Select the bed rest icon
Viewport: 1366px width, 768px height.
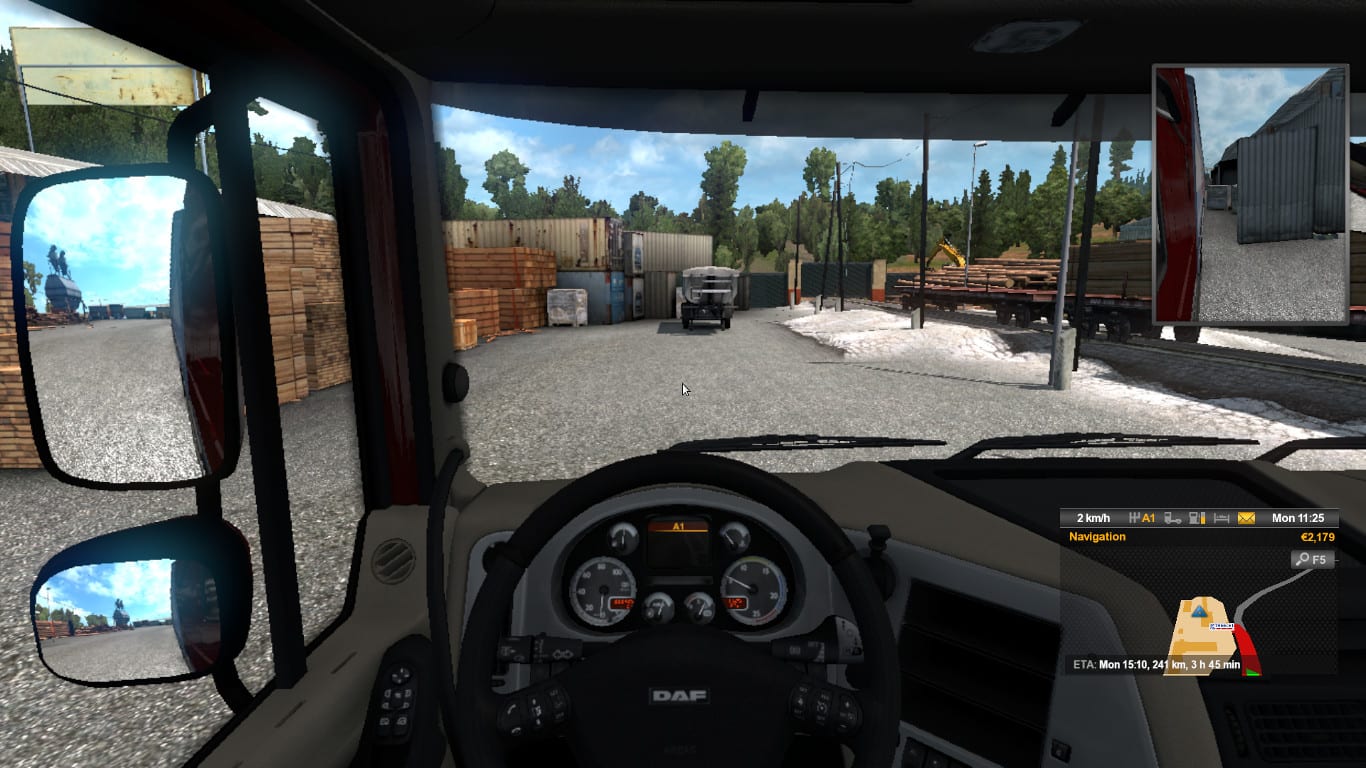click(1221, 518)
